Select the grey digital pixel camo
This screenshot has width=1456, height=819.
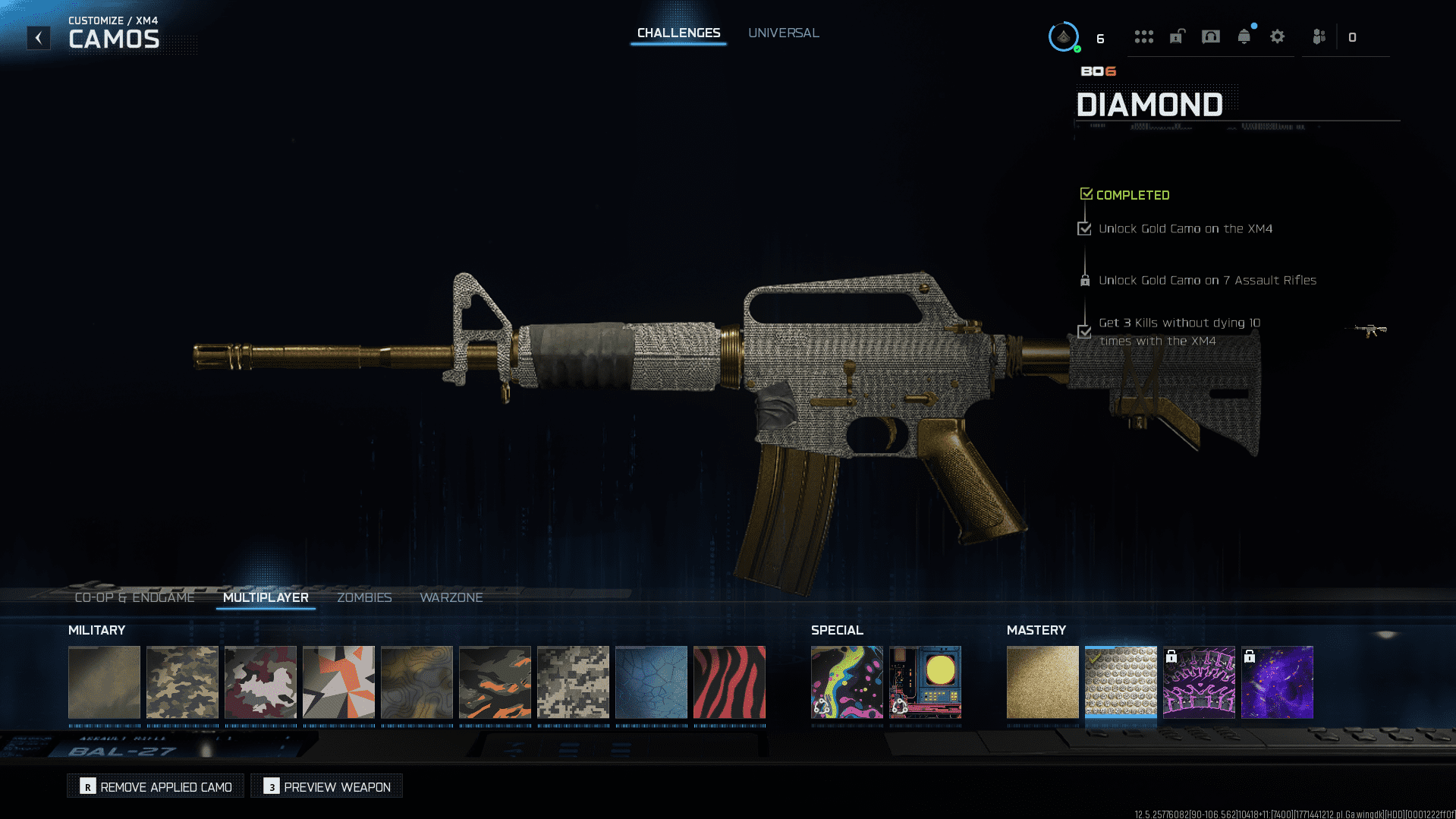(x=573, y=682)
